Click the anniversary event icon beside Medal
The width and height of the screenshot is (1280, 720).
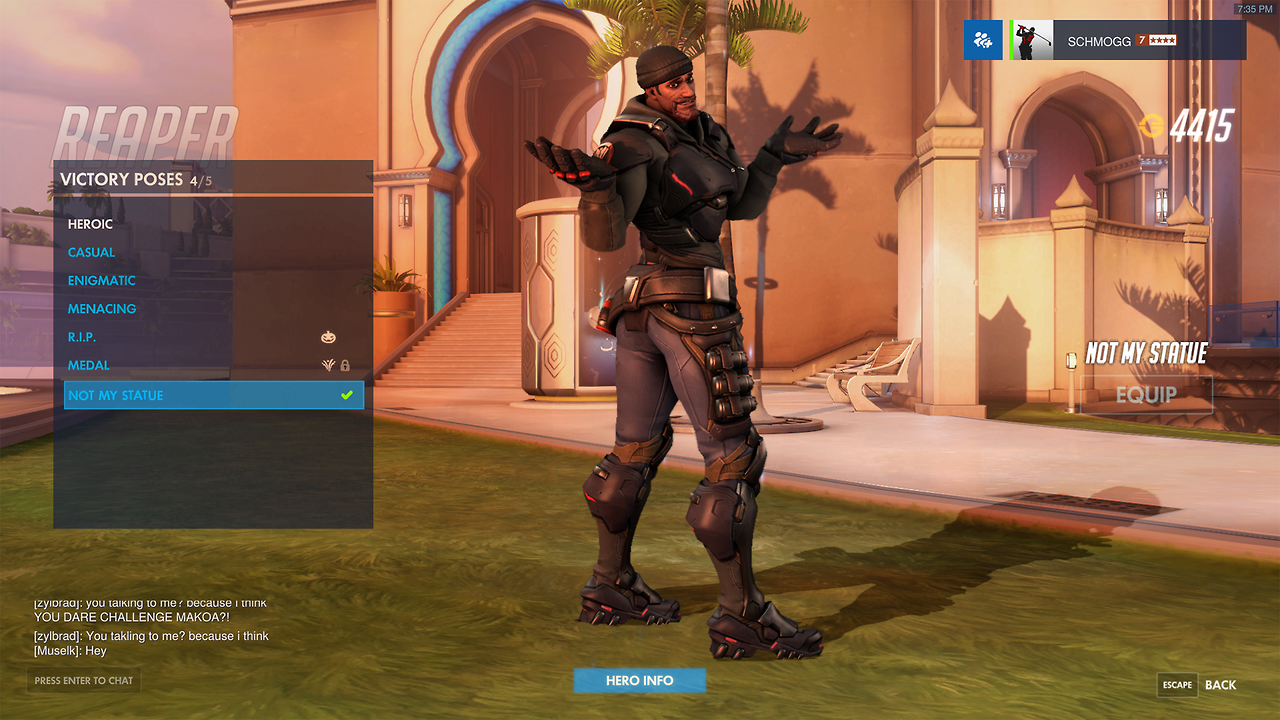327,365
